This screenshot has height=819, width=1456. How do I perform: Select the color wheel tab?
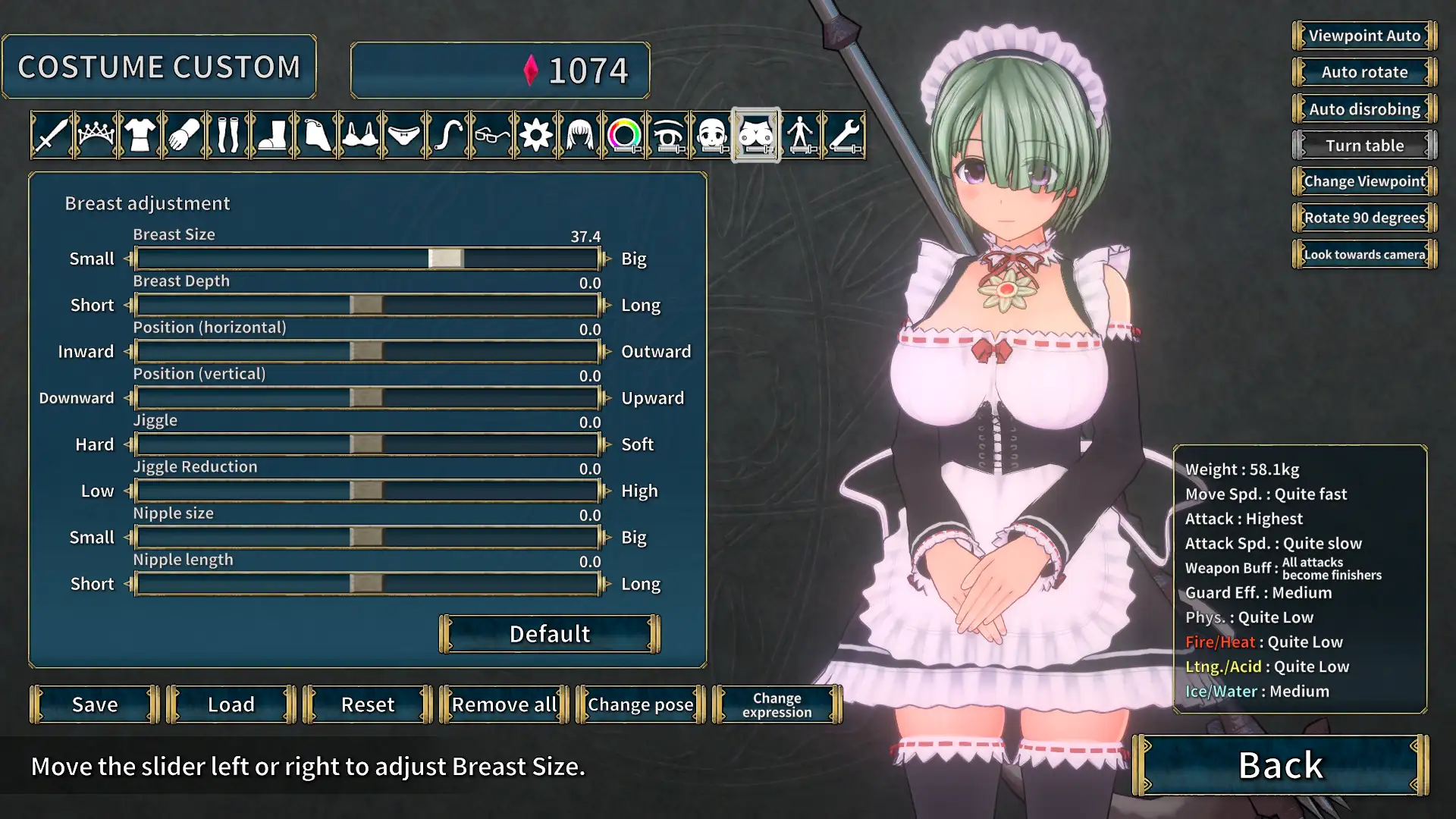coord(624,136)
